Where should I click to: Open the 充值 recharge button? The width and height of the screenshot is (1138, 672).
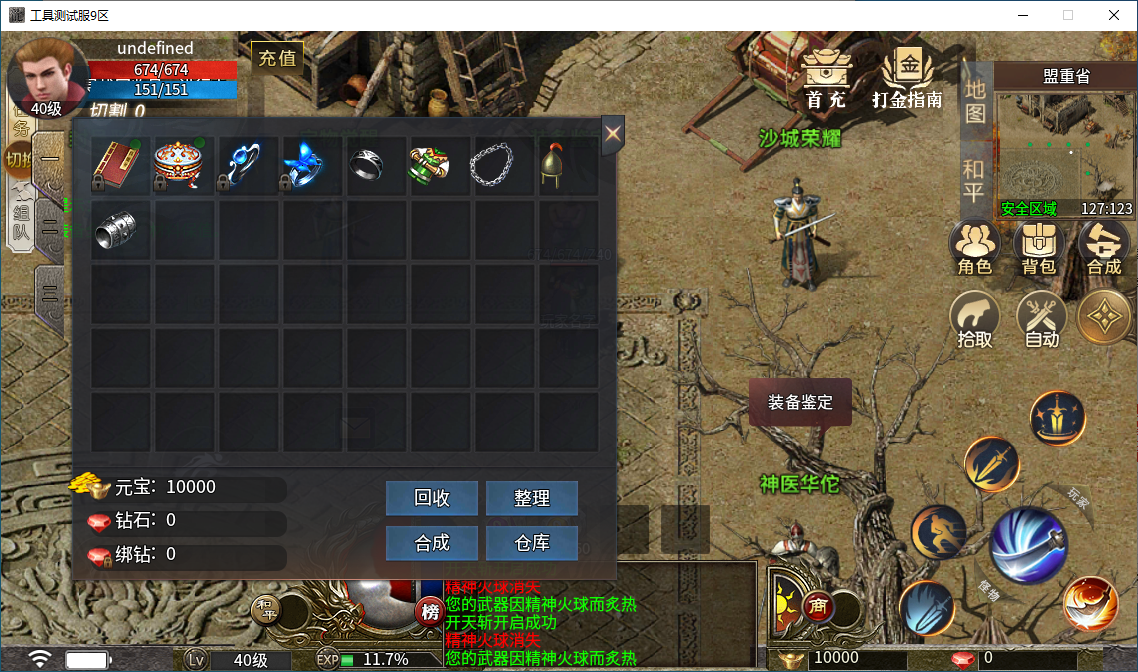tap(278, 58)
